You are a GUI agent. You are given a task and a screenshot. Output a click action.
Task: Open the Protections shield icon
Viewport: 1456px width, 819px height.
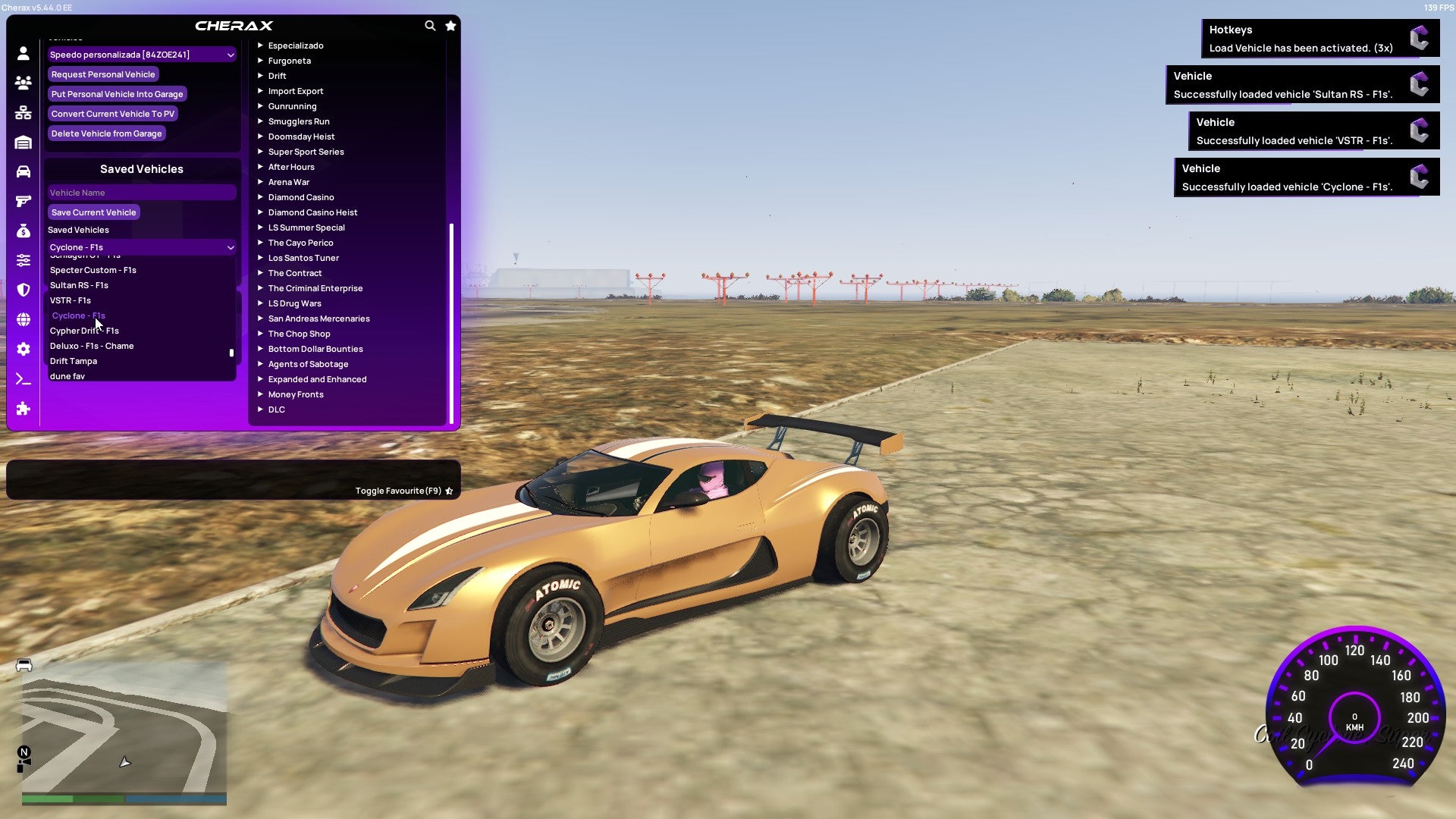[23, 290]
